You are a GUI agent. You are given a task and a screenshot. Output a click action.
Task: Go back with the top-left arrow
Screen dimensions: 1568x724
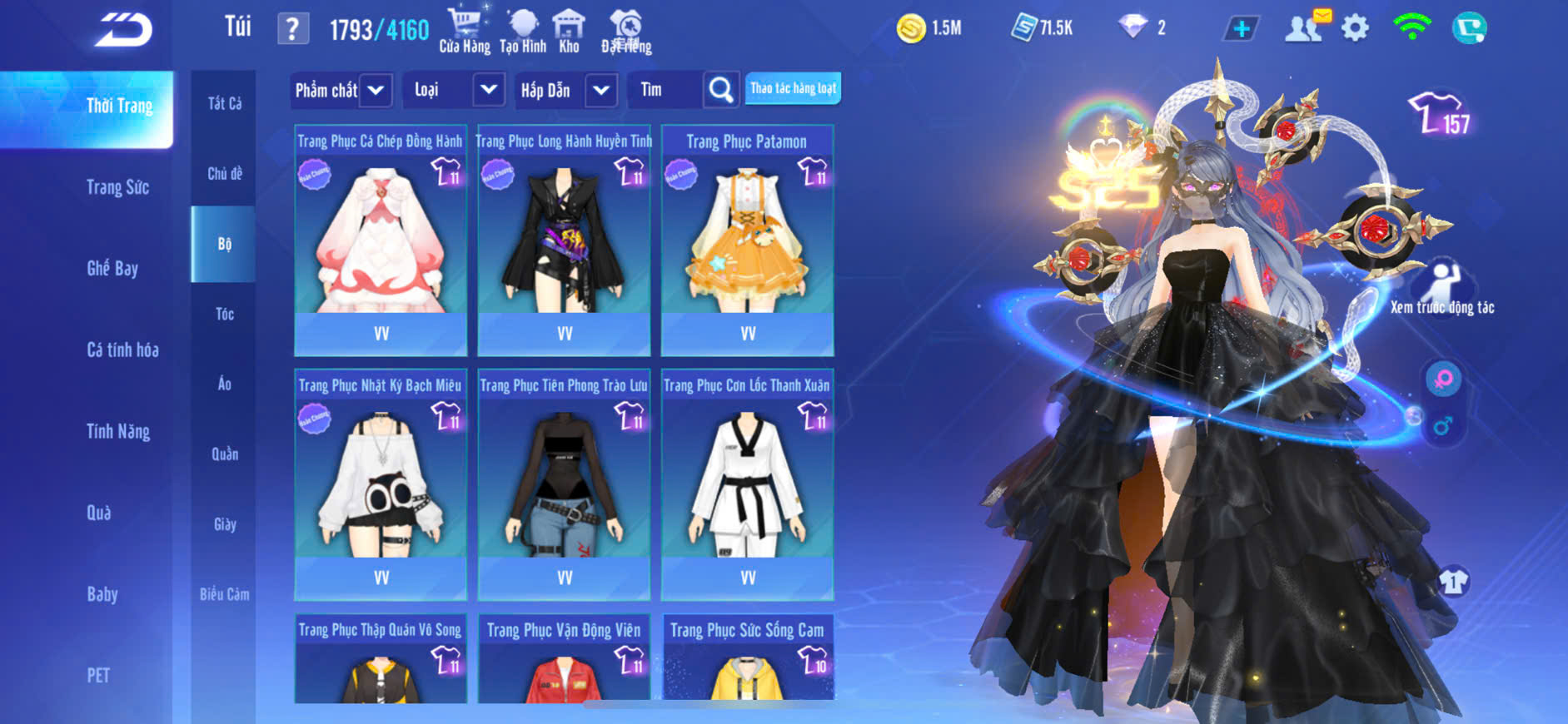(x=123, y=30)
